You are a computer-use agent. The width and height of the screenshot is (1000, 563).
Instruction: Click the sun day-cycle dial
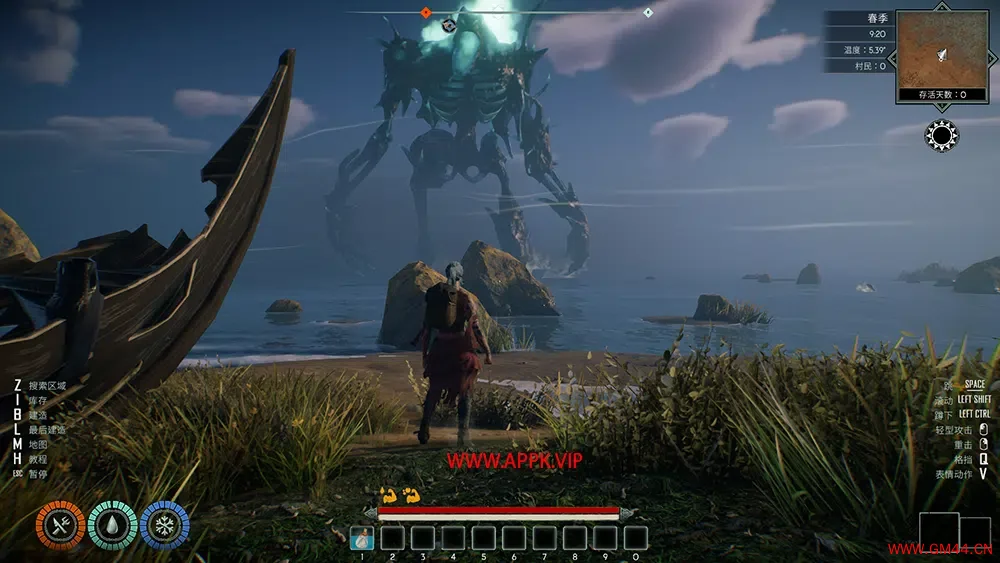[x=942, y=135]
